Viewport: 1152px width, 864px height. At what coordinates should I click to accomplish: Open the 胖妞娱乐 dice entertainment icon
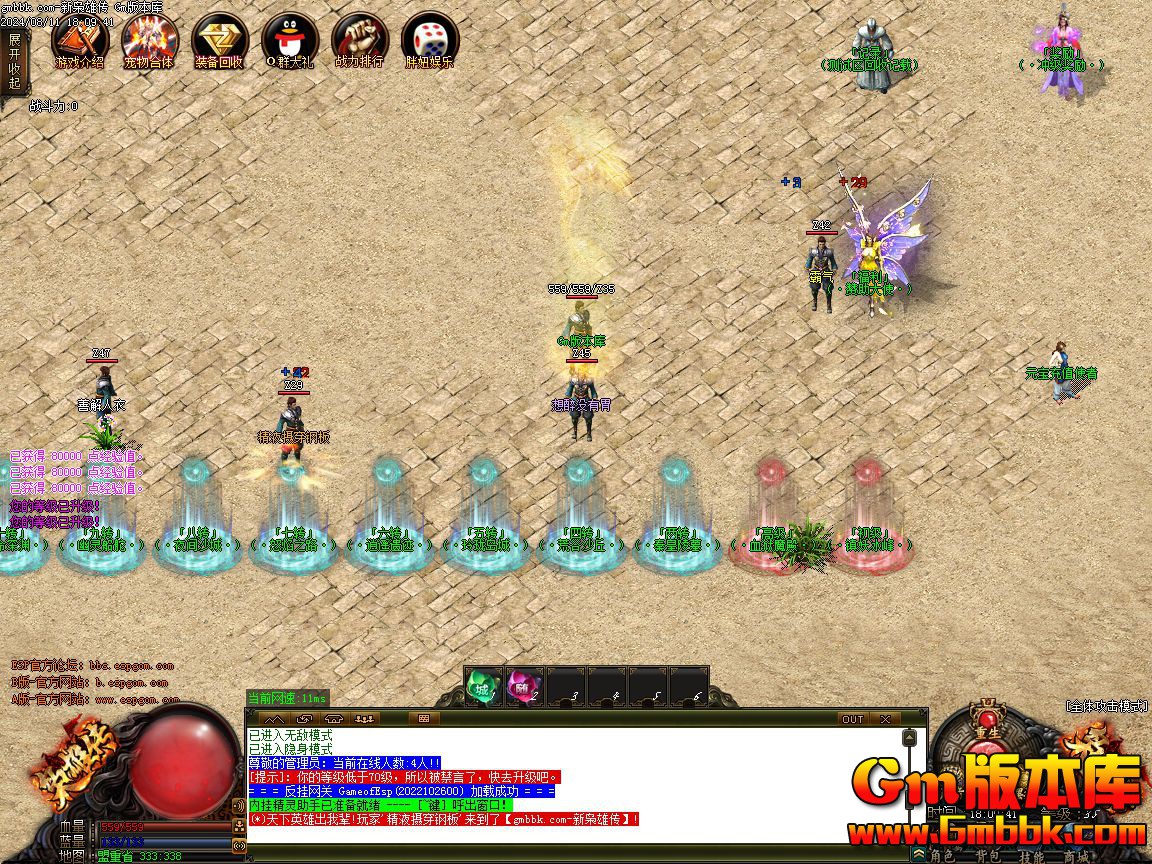430,41
